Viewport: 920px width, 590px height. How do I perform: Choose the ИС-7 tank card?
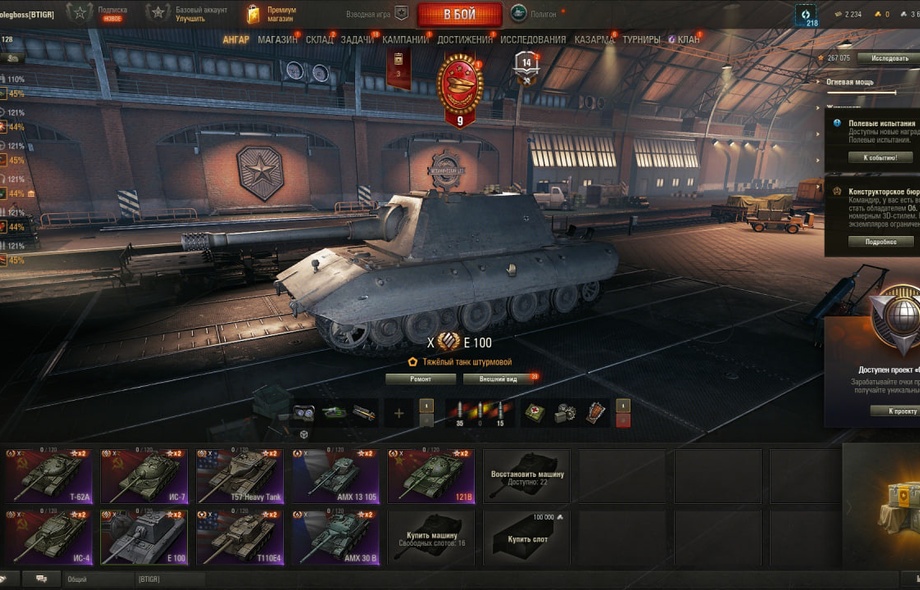point(144,476)
